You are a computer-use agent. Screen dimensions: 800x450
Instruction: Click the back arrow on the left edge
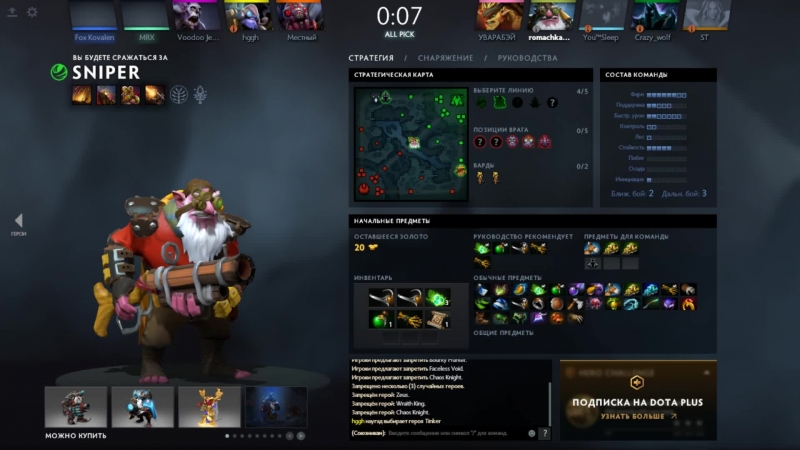tap(18, 221)
